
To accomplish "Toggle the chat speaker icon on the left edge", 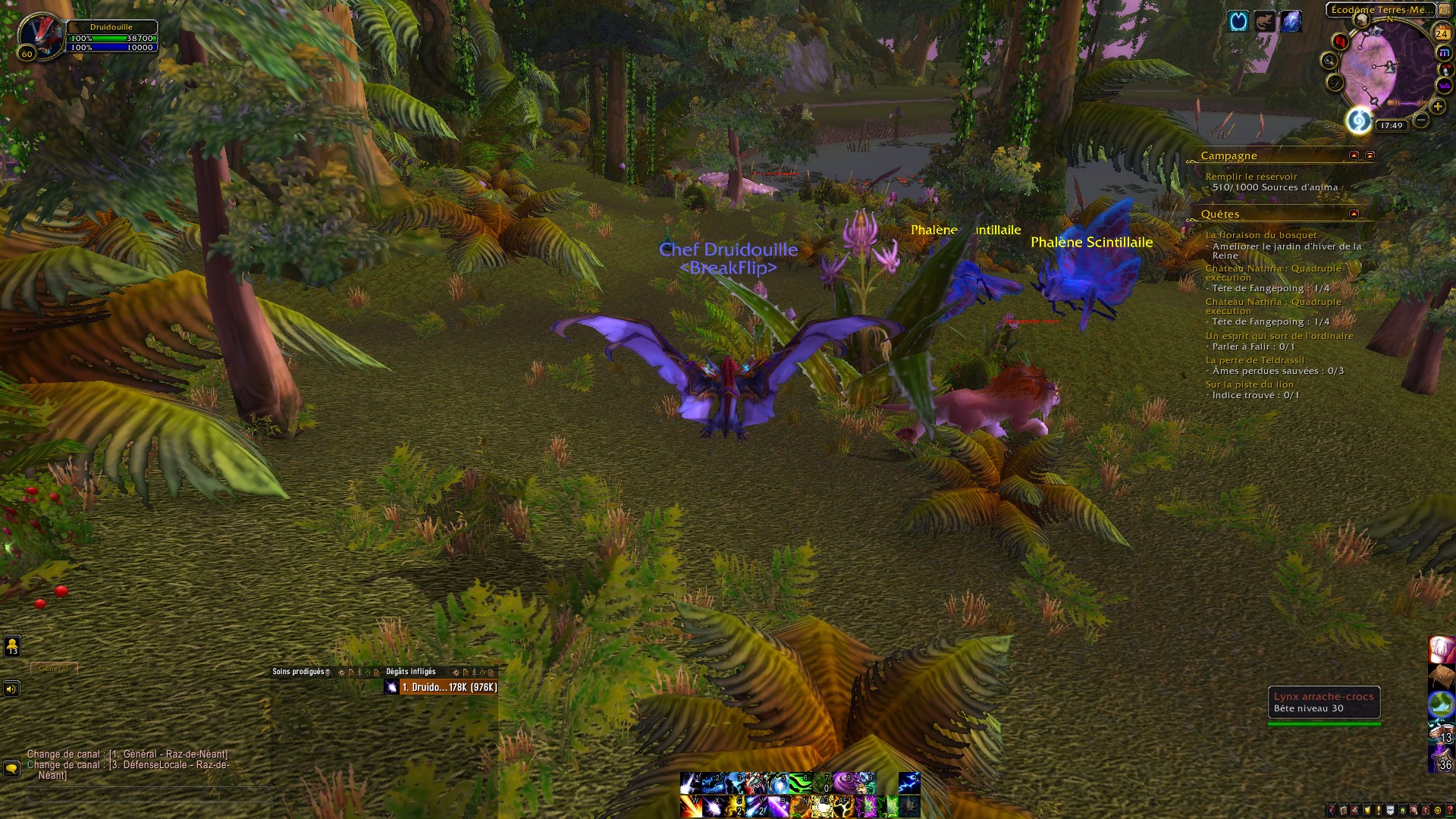I will [11, 689].
